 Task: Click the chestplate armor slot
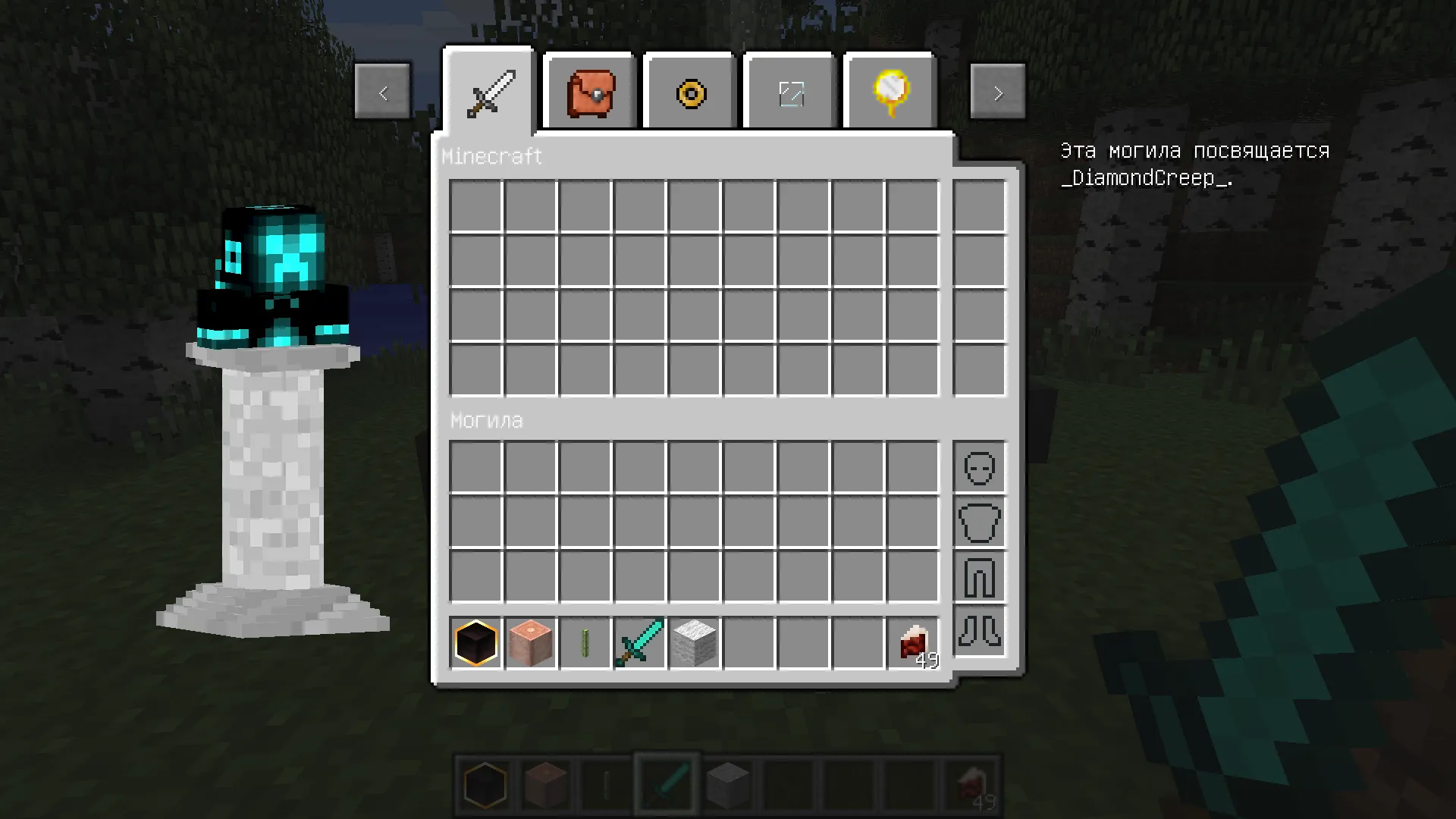[x=978, y=522]
